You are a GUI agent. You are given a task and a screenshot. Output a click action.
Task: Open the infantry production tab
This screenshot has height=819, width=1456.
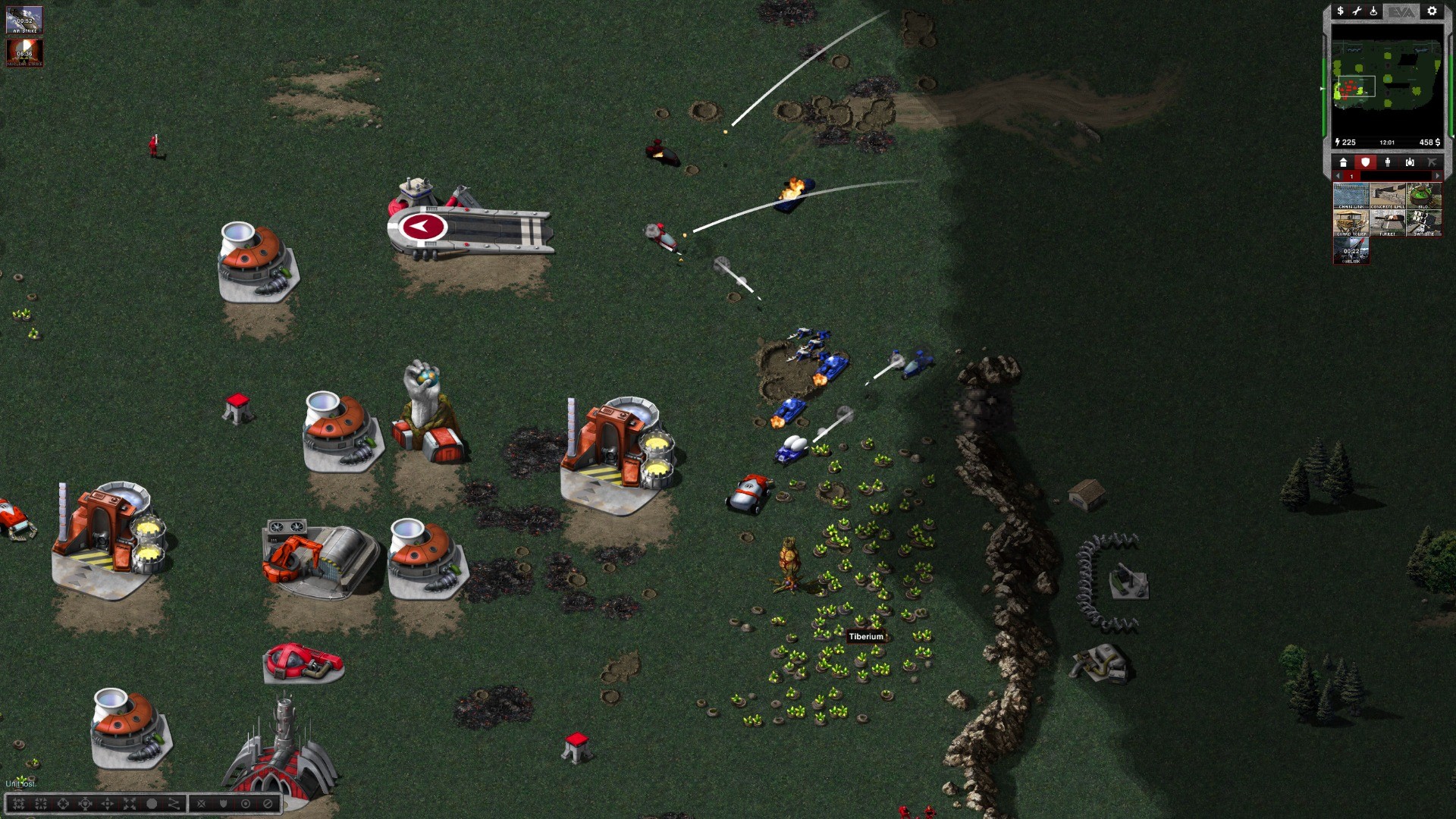[1388, 162]
